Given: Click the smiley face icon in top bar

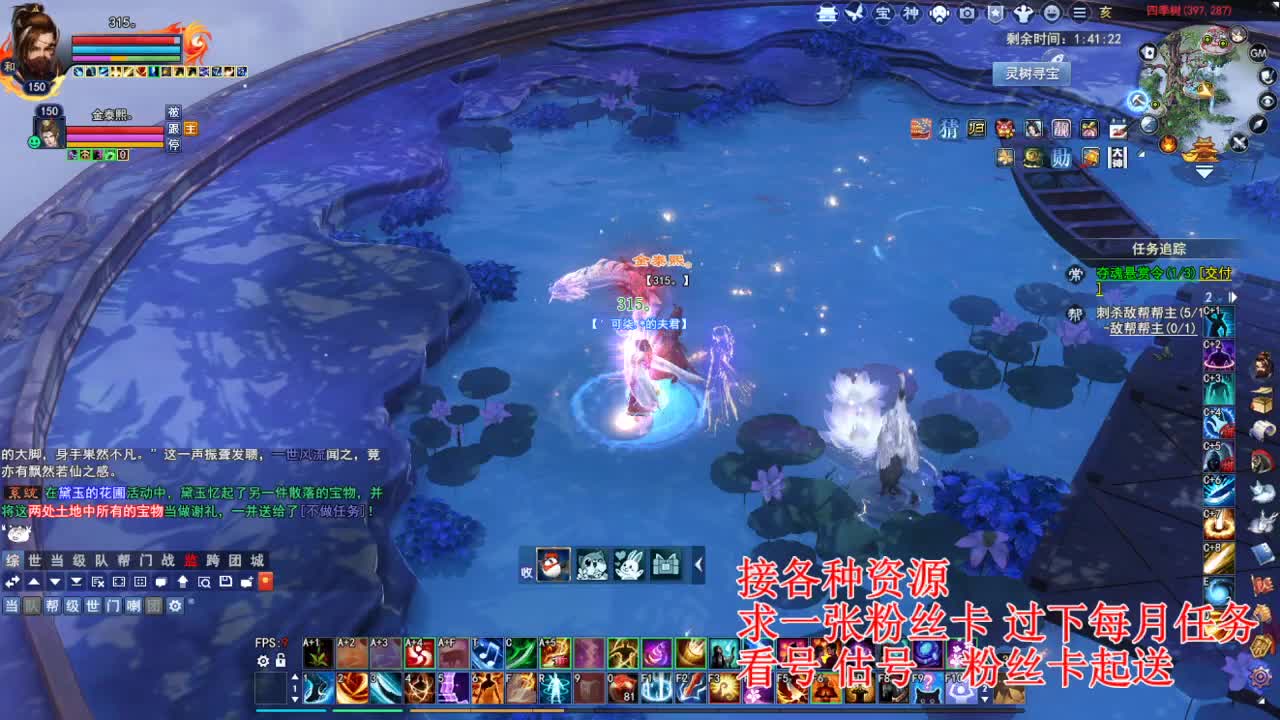Looking at the screenshot, I should [x=1052, y=12].
